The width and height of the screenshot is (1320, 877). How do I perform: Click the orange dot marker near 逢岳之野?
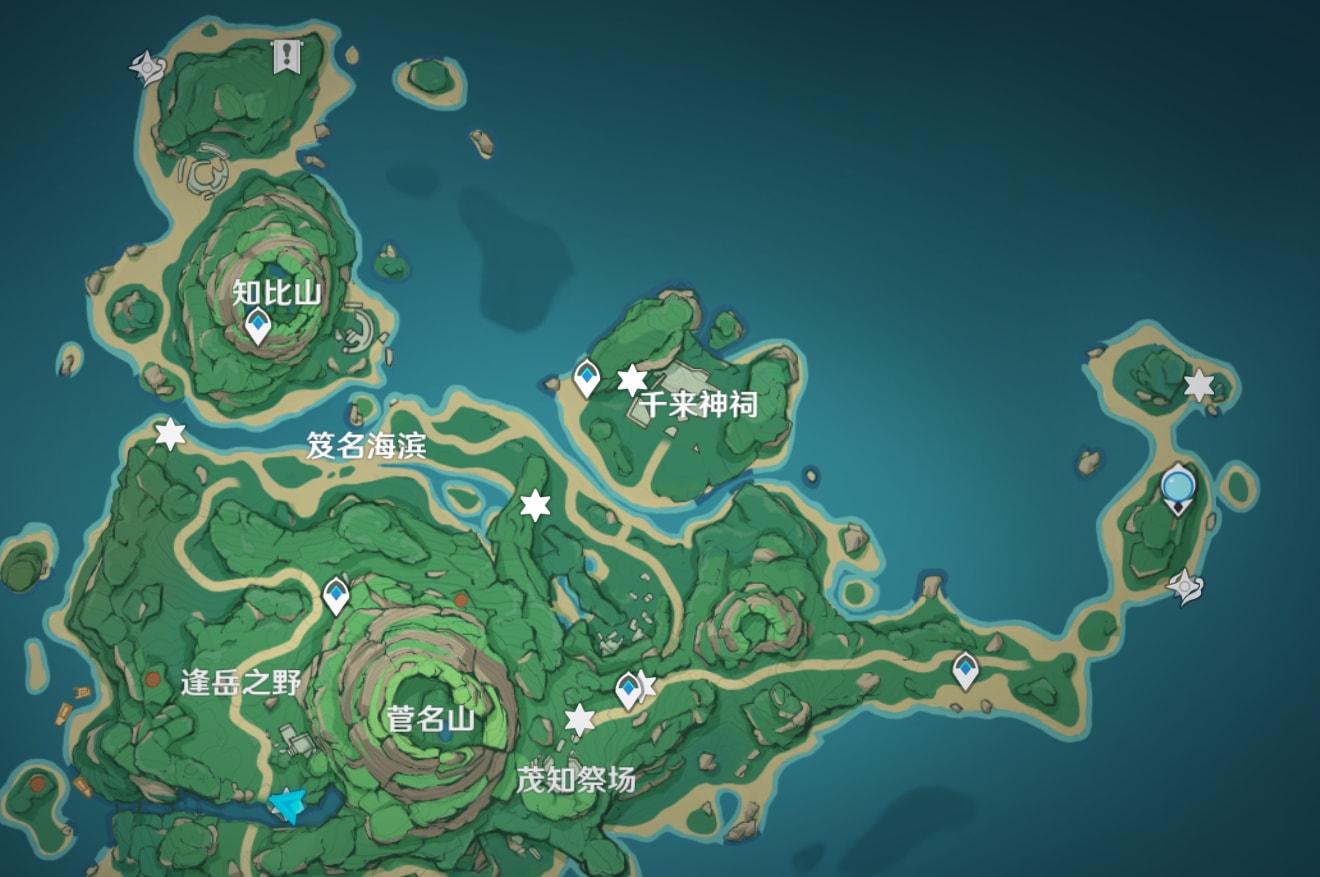[152, 678]
